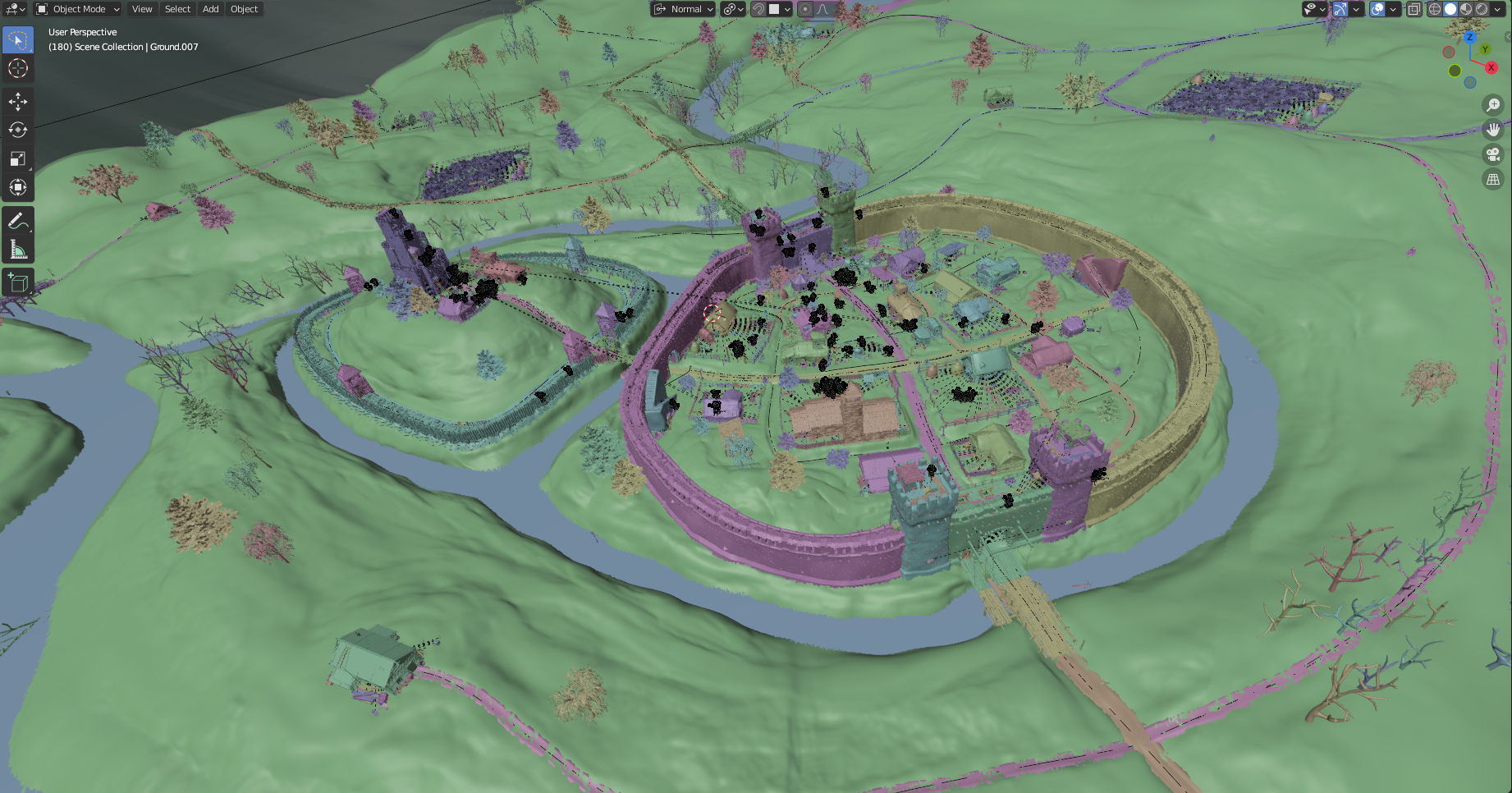Screen dimensions: 1512x793
Task: Pick the Scale tool
Action: tap(18, 158)
